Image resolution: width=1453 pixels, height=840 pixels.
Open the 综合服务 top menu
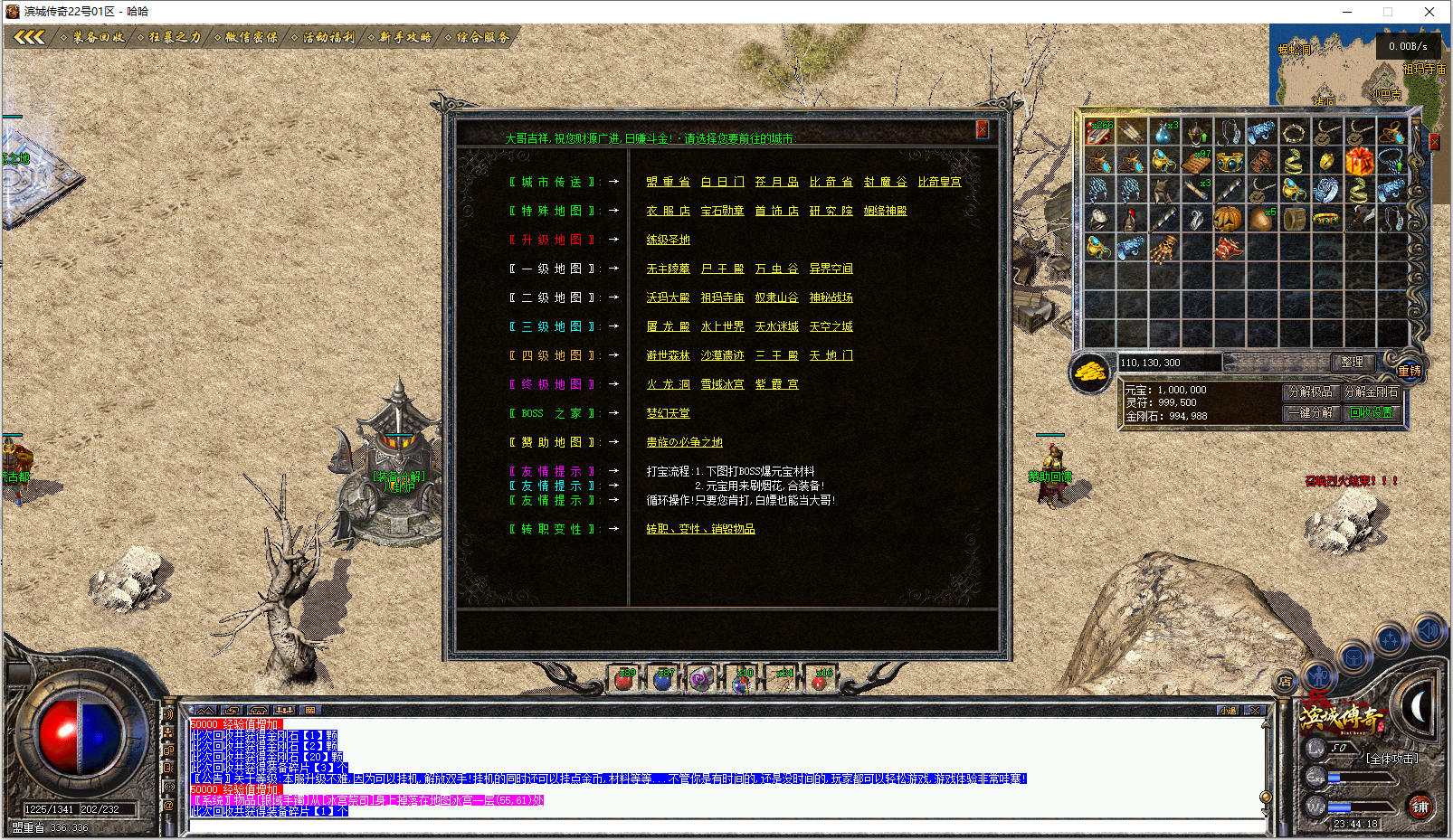482,37
